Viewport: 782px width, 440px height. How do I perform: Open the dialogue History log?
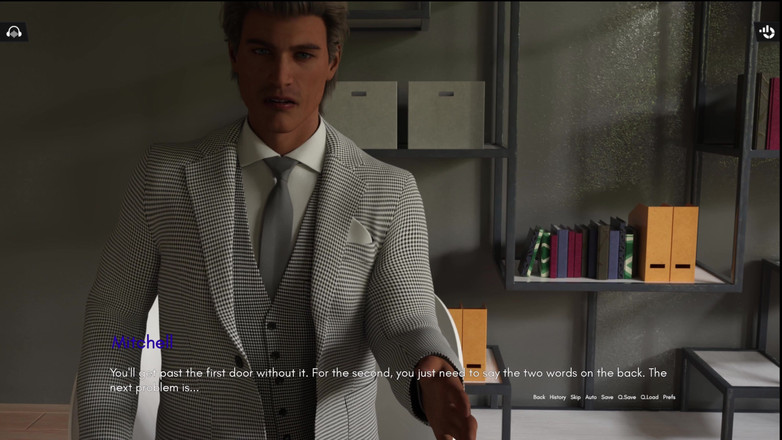pyautogui.click(x=558, y=397)
